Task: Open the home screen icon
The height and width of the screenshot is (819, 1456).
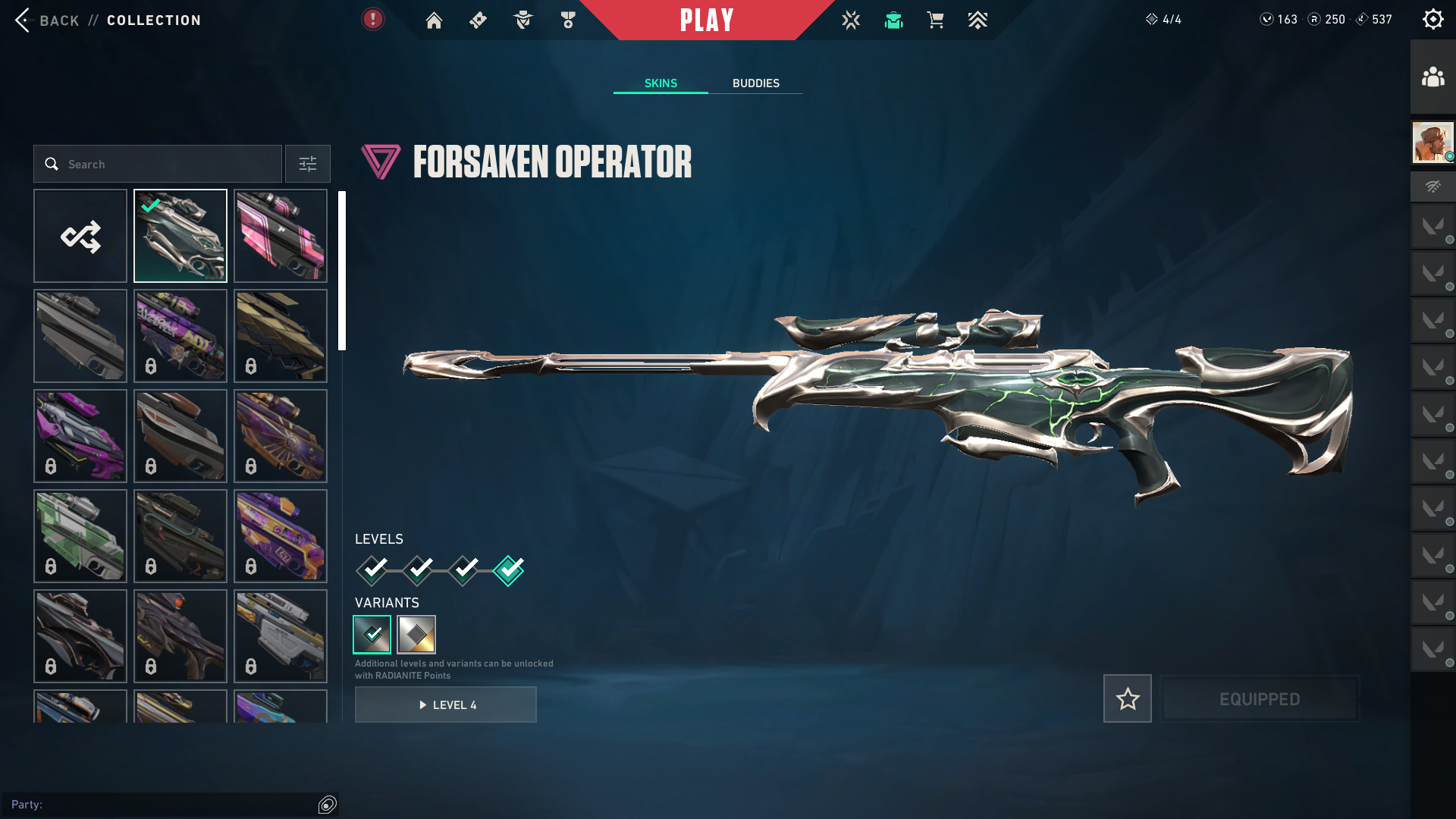Action: click(434, 20)
